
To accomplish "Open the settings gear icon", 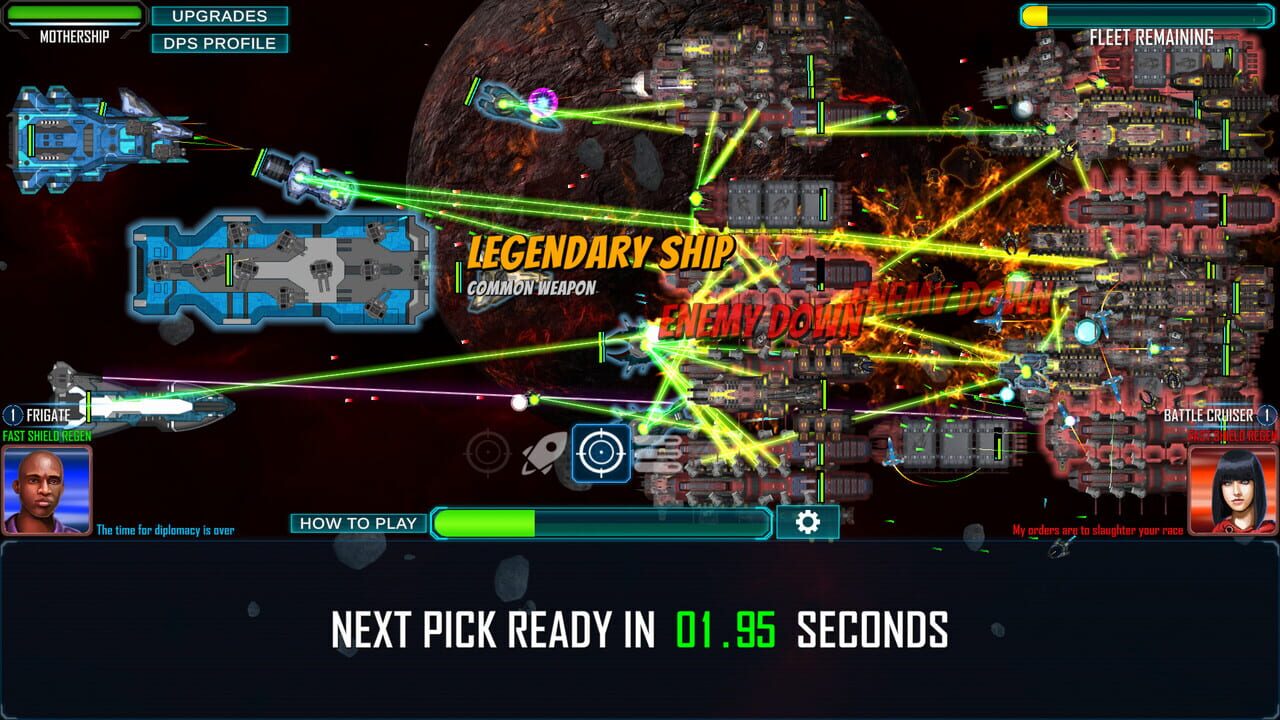I will [x=808, y=521].
